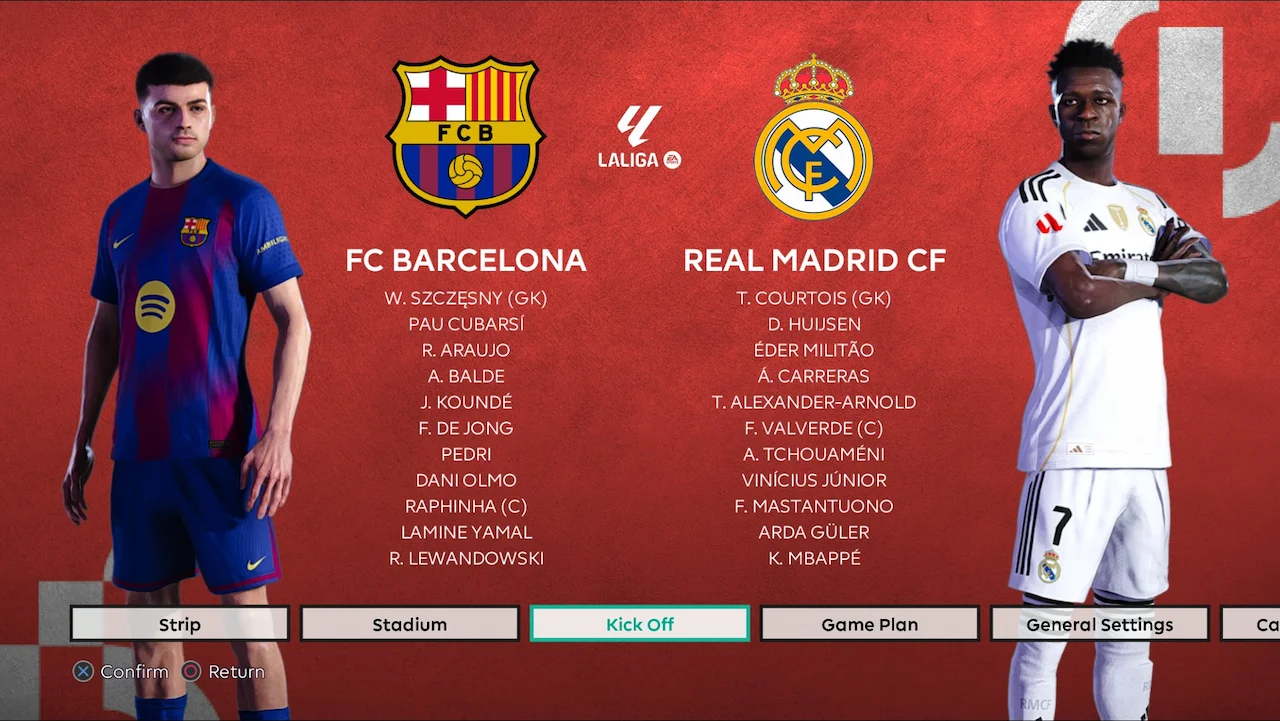Screen dimensions: 1280x721
Task: Select K. Mbappé in the Madrid lineup
Action: pos(814,558)
